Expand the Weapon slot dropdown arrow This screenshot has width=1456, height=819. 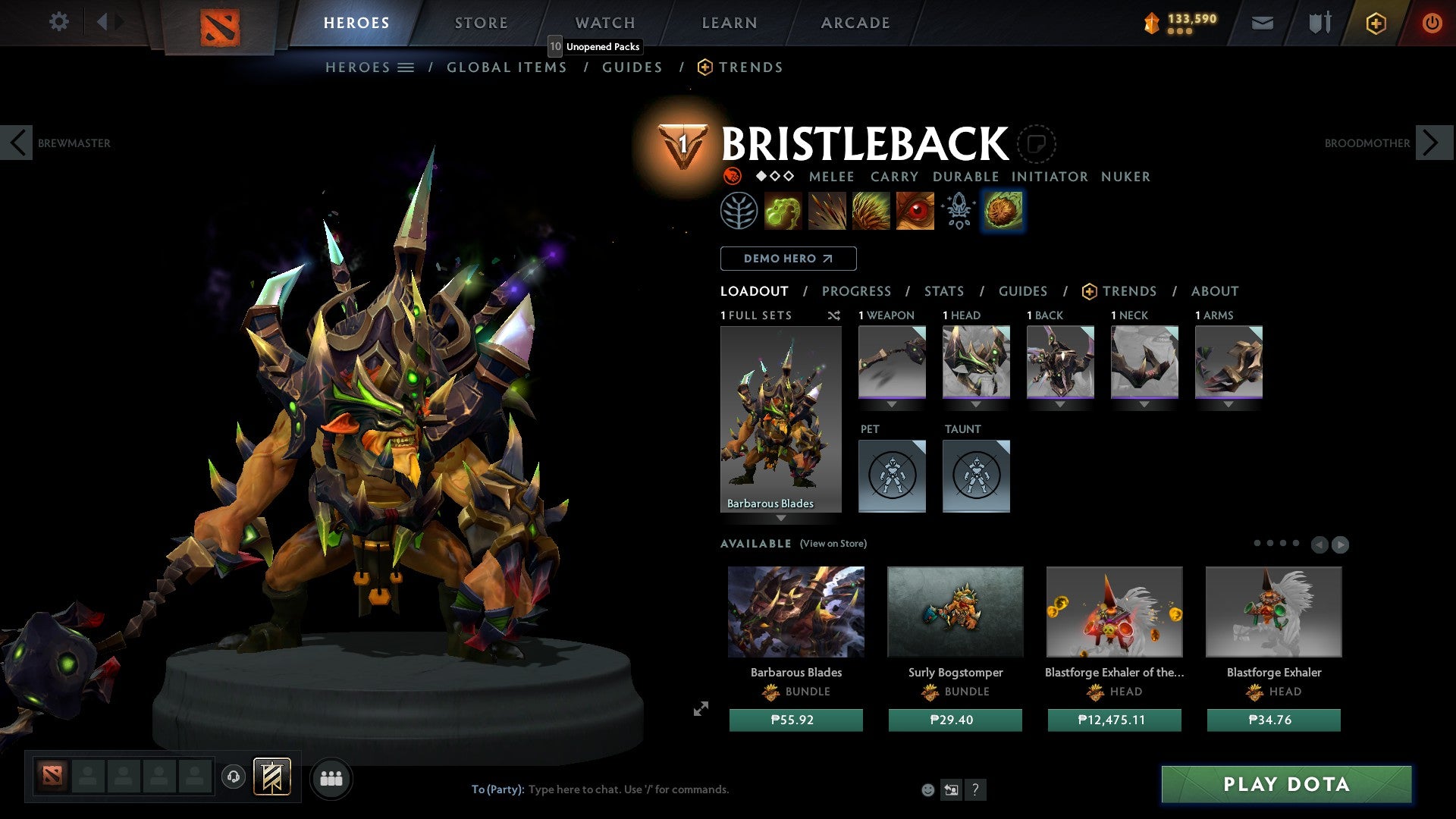coord(892,404)
